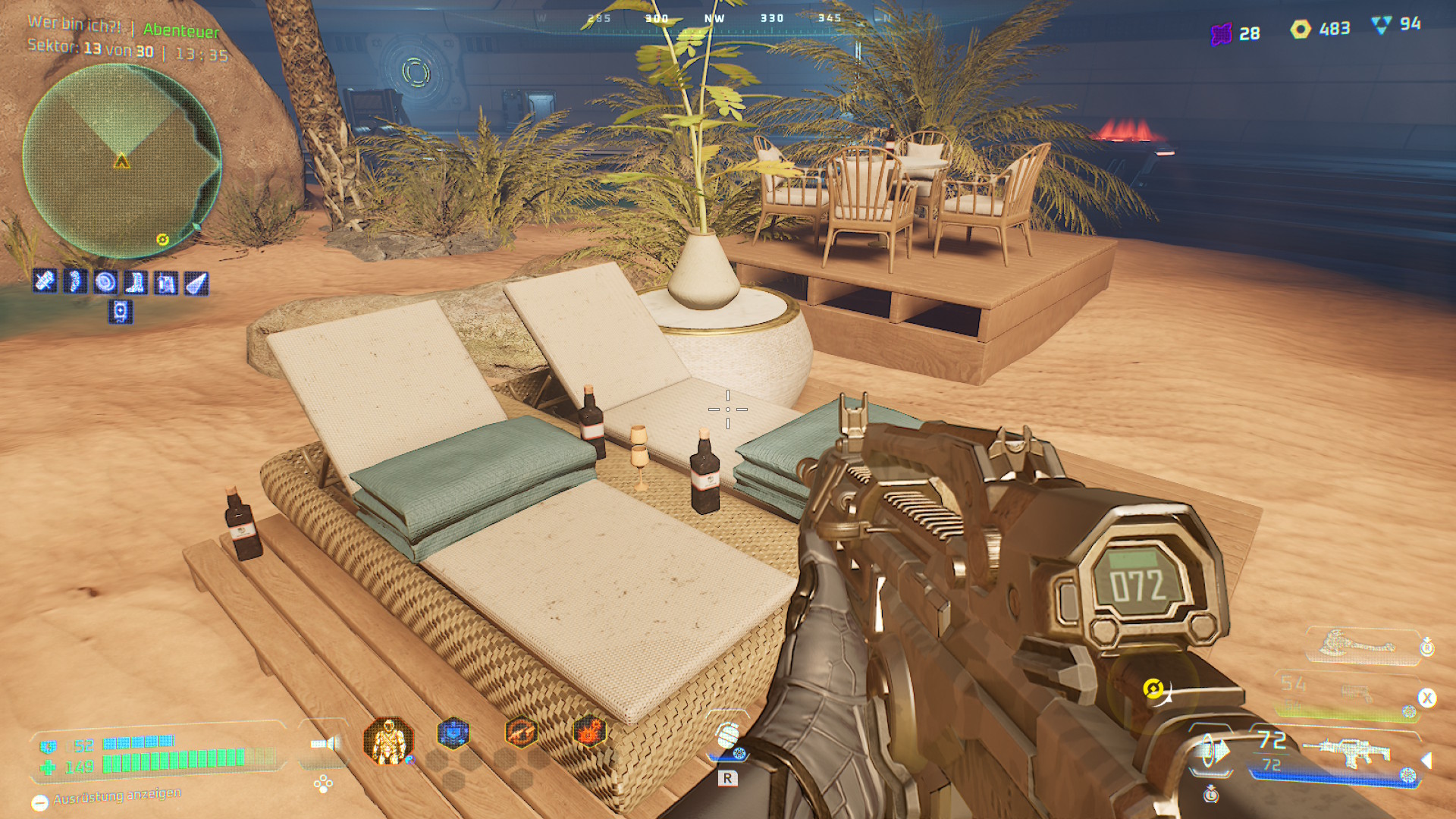Click the compass bar heading strip

tap(714, 18)
